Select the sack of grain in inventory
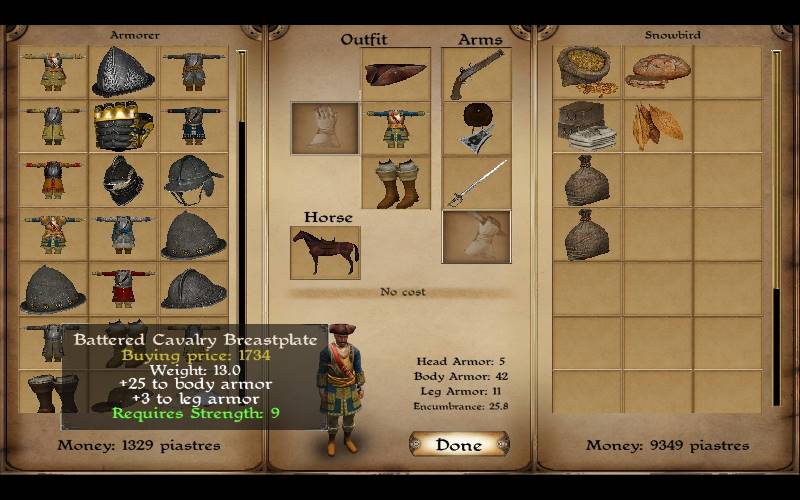The height and width of the screenshot is (500, 800). click(x=587, y=71)
